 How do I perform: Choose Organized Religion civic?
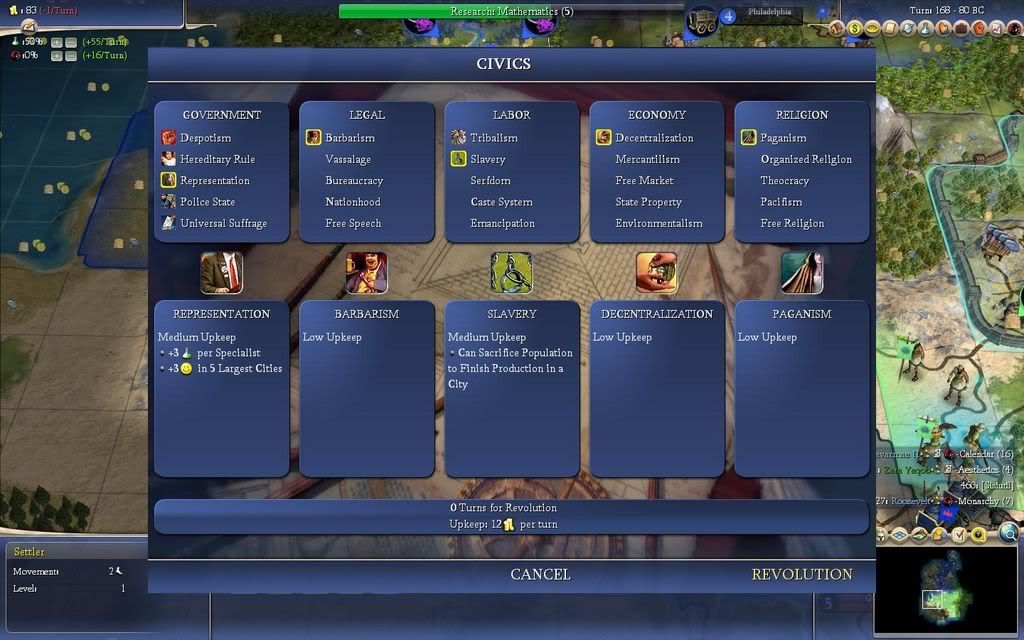click(x=806, y=159)
